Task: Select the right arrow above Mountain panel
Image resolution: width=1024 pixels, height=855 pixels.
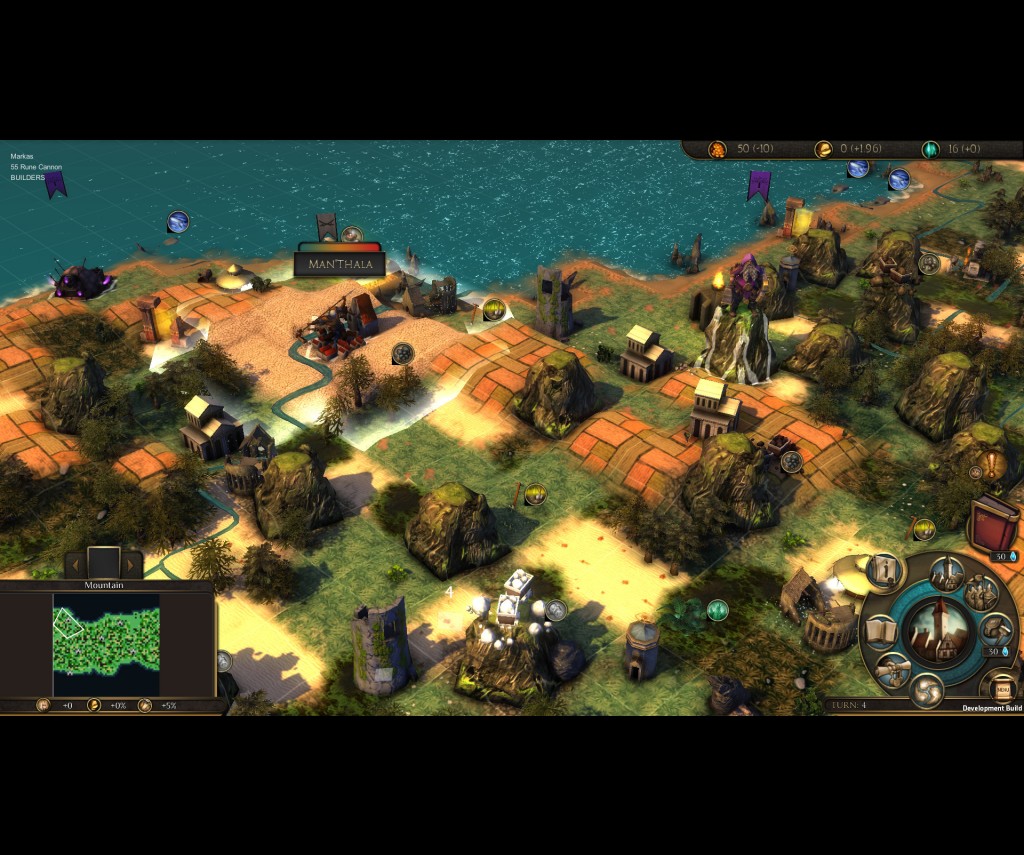Action: tap(130, 565)
